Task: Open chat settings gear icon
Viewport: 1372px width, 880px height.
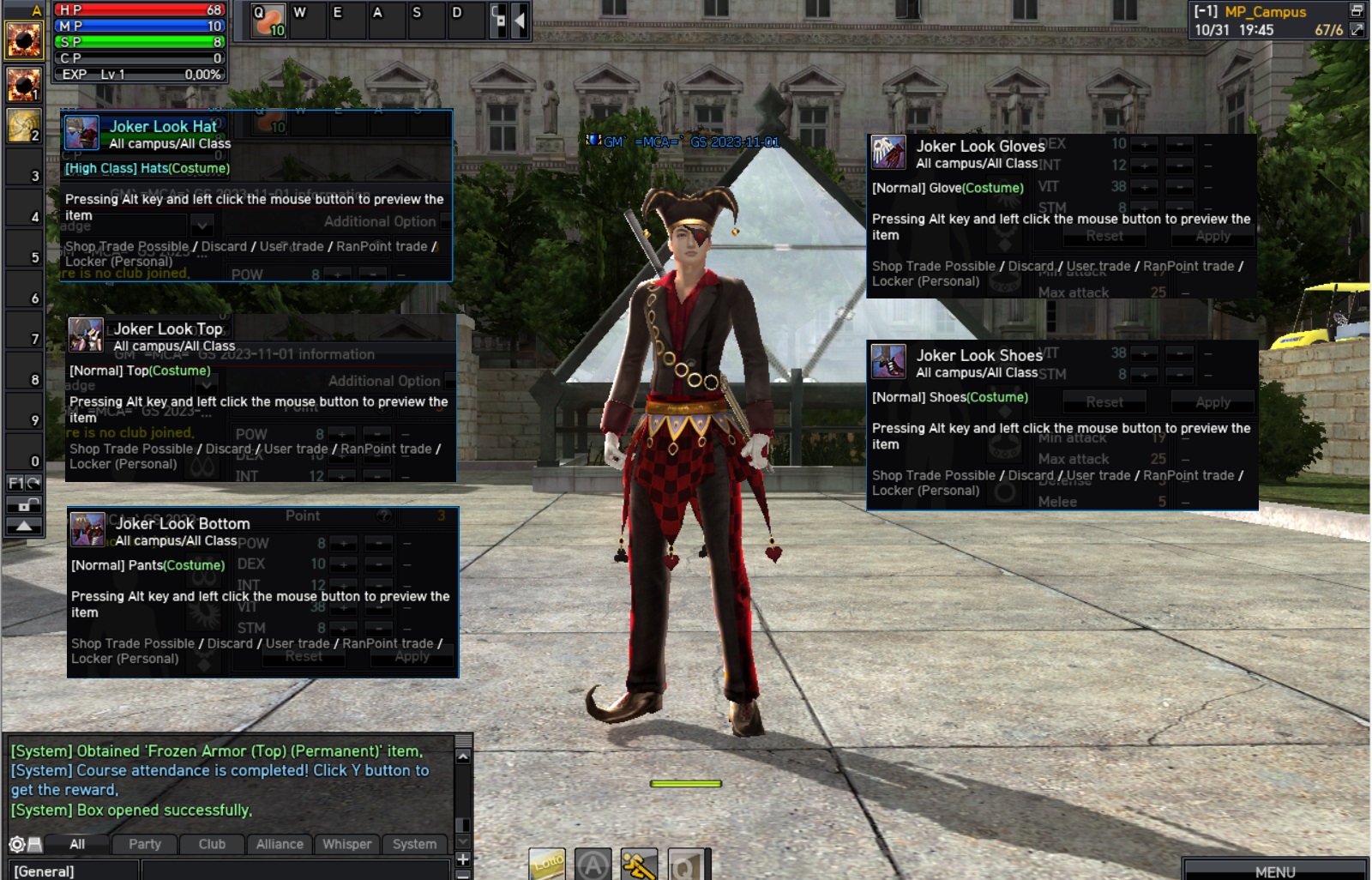Action: pos(16,844)
